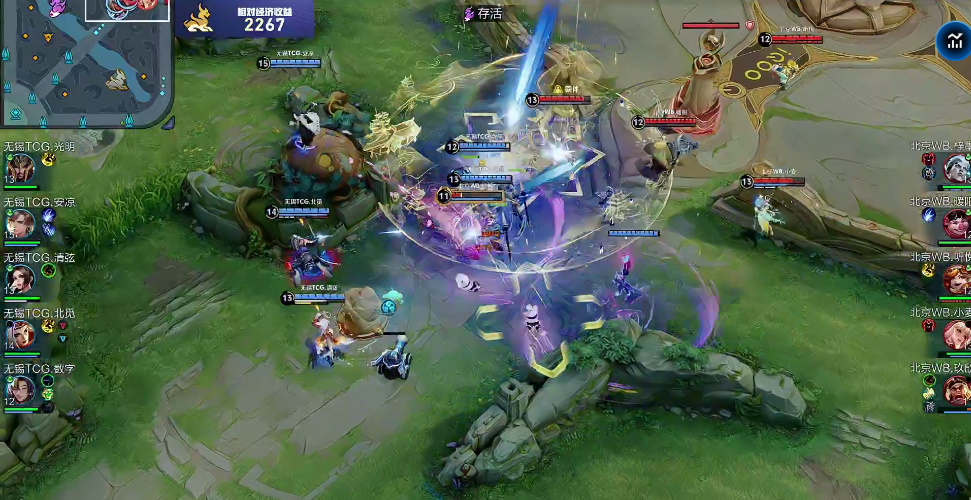Spectate player 无锡TCG.北恩 portrait
Screen dimensions: 971x500
click(19, 334)
